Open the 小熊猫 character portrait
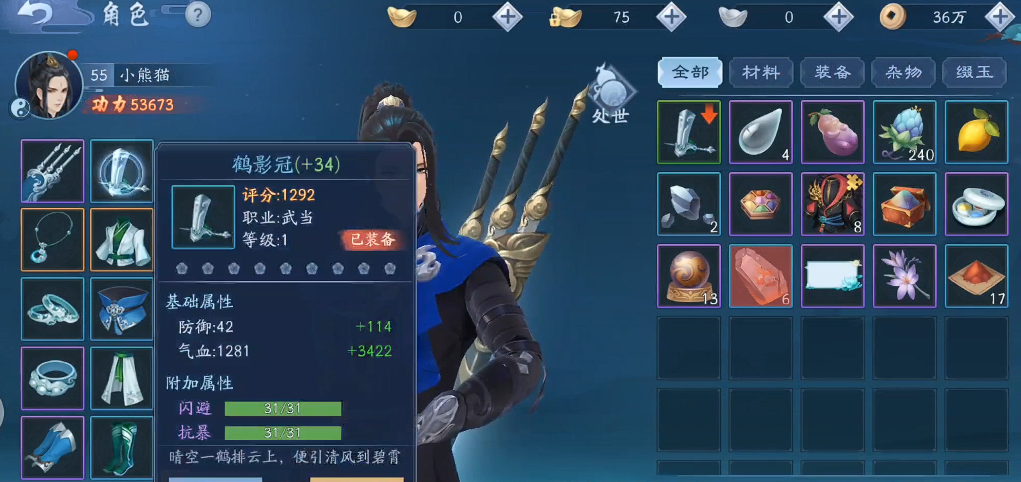Screen dimensions: 1021x482 pos(47,84)
